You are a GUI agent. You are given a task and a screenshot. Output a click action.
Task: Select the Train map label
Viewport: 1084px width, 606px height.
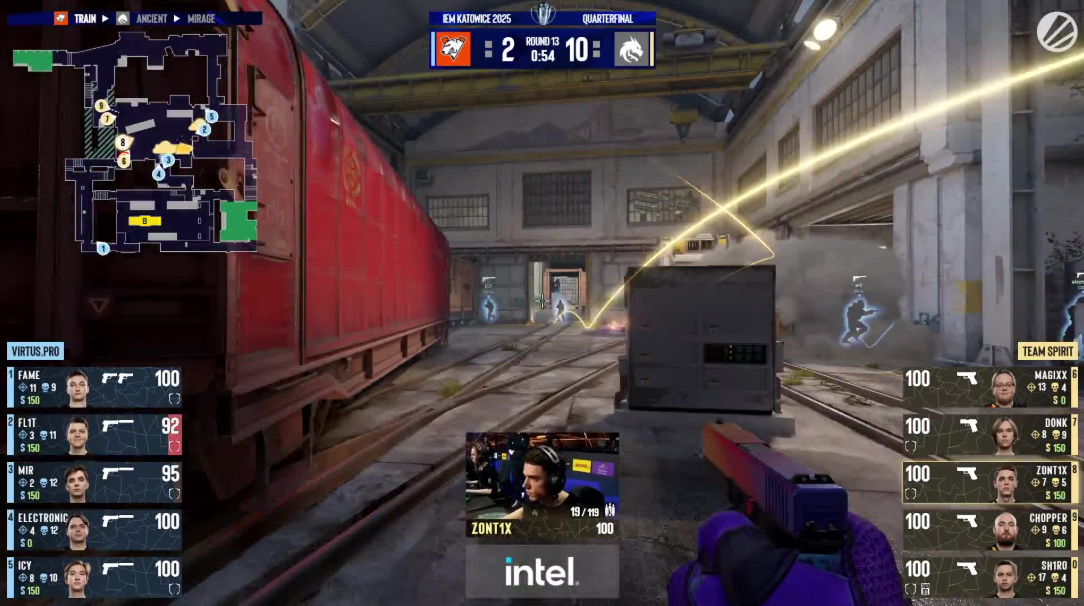coord(84,18)
